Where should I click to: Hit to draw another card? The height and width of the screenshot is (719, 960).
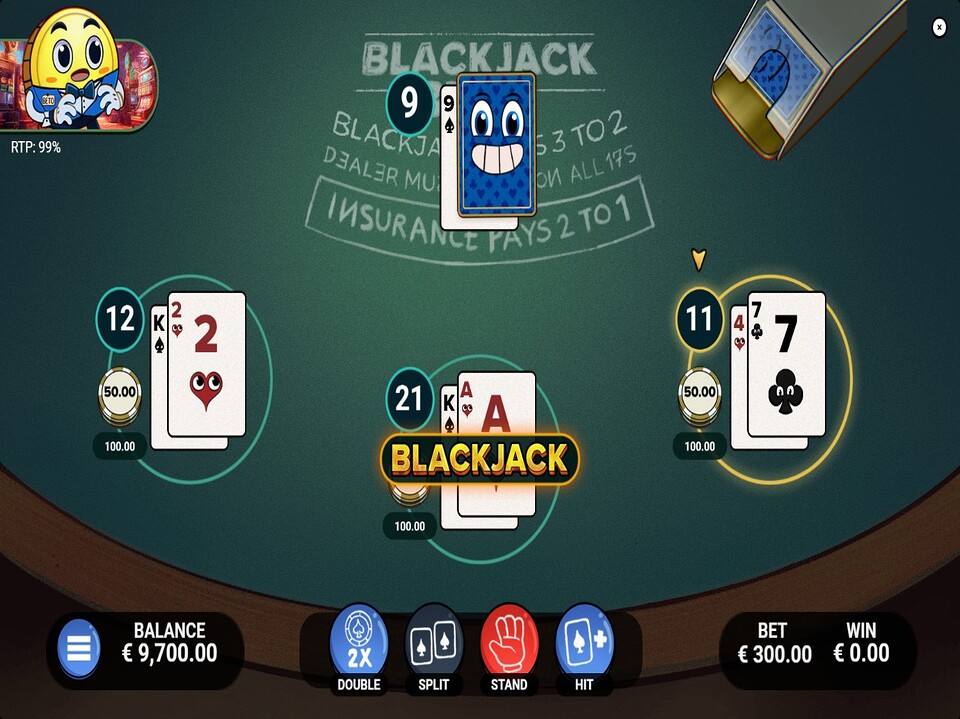[x=584, y=641]
